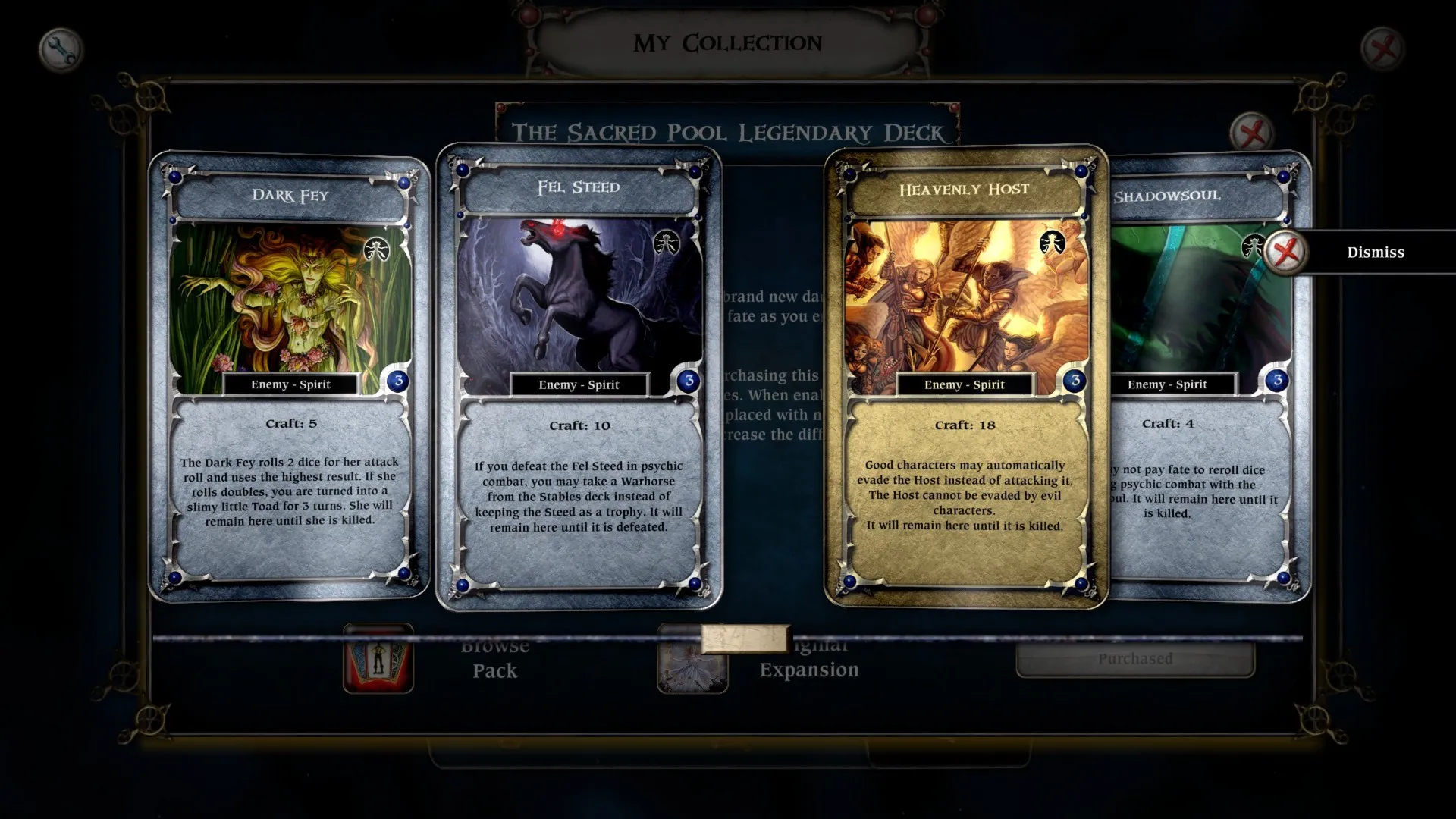Close the Sacred Pool Legendary Deck panel
The height and width of the screenshot is (819, 1456).
point(1252,130)
